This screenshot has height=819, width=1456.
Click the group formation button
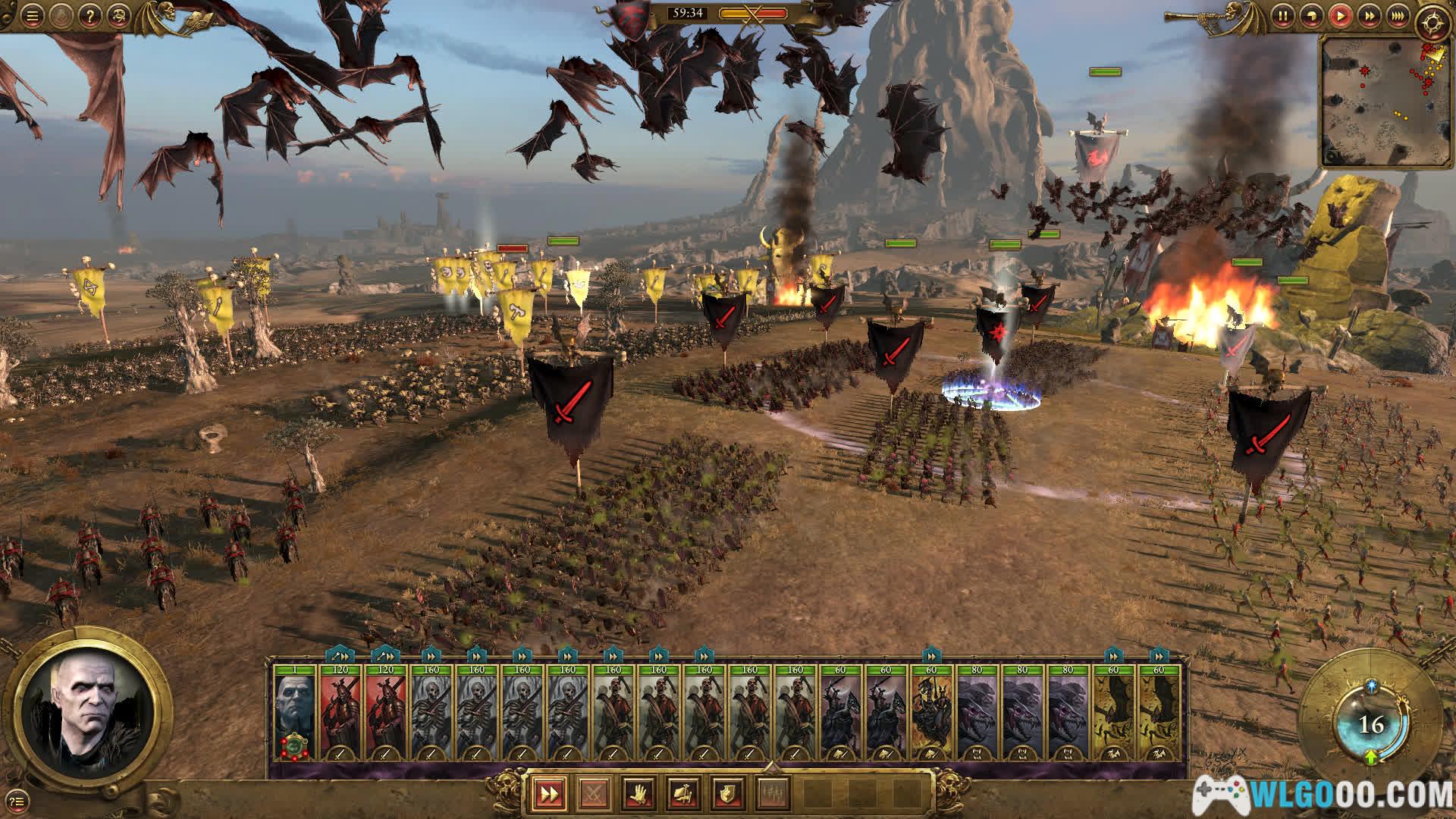[772, 794]
